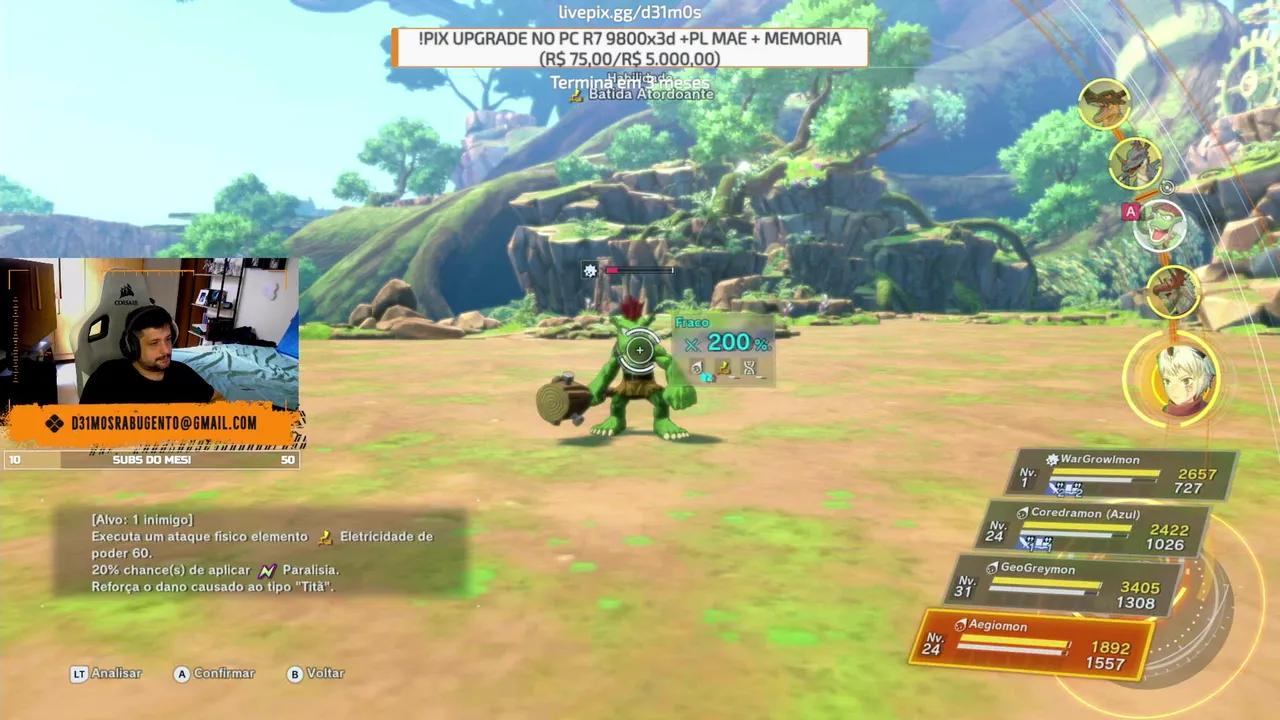Target the green ogre enemy with reticle
Viewport: 1280px width, 720px height.
(639, 351)
